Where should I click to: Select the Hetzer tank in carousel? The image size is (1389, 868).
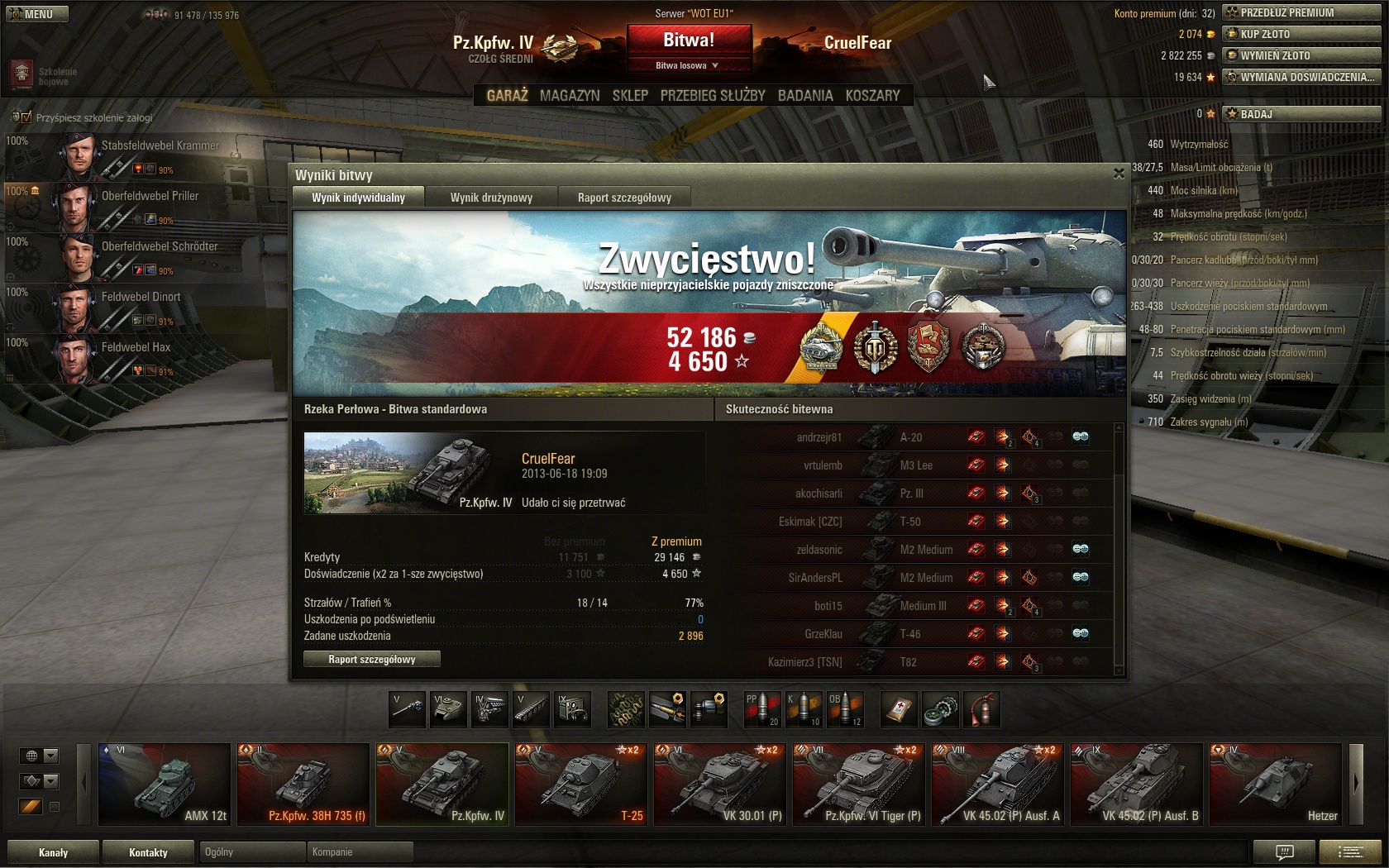click(1275, 784)
